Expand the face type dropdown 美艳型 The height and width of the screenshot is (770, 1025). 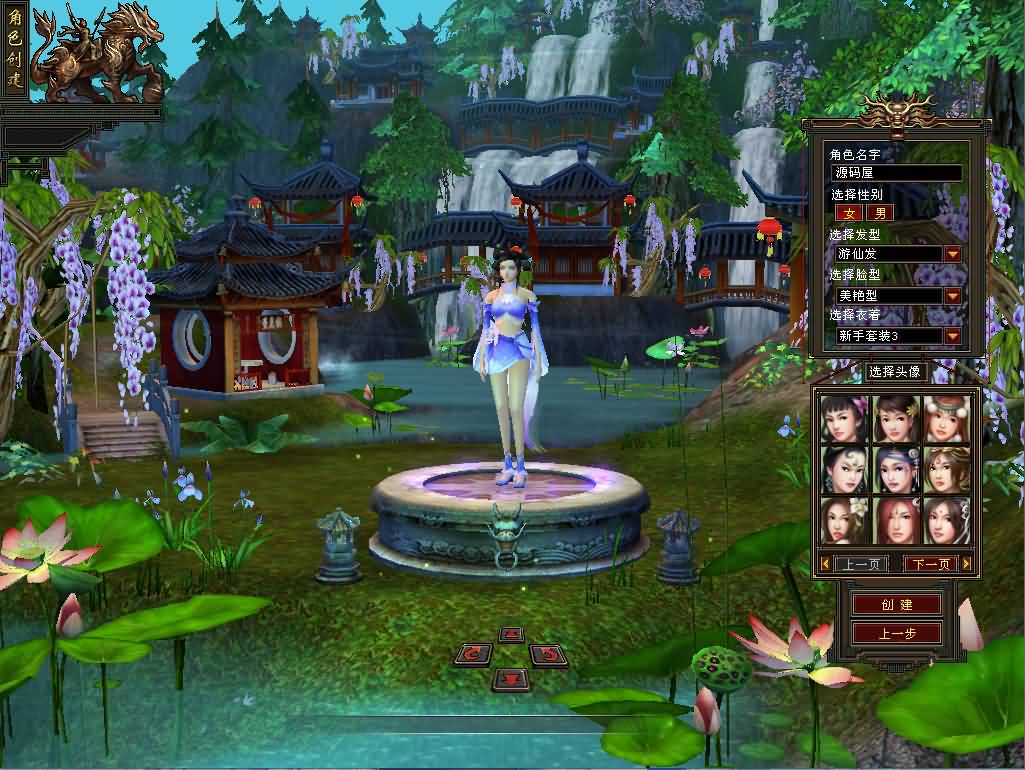coord(952,296)
